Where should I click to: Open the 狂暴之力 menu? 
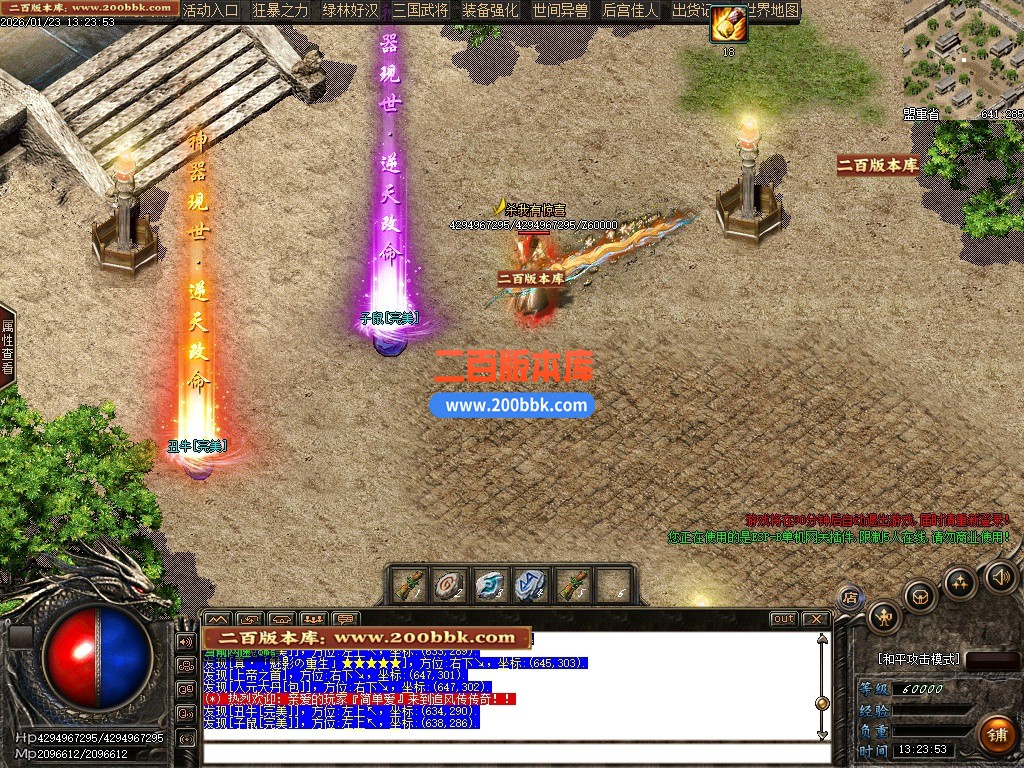281,11
